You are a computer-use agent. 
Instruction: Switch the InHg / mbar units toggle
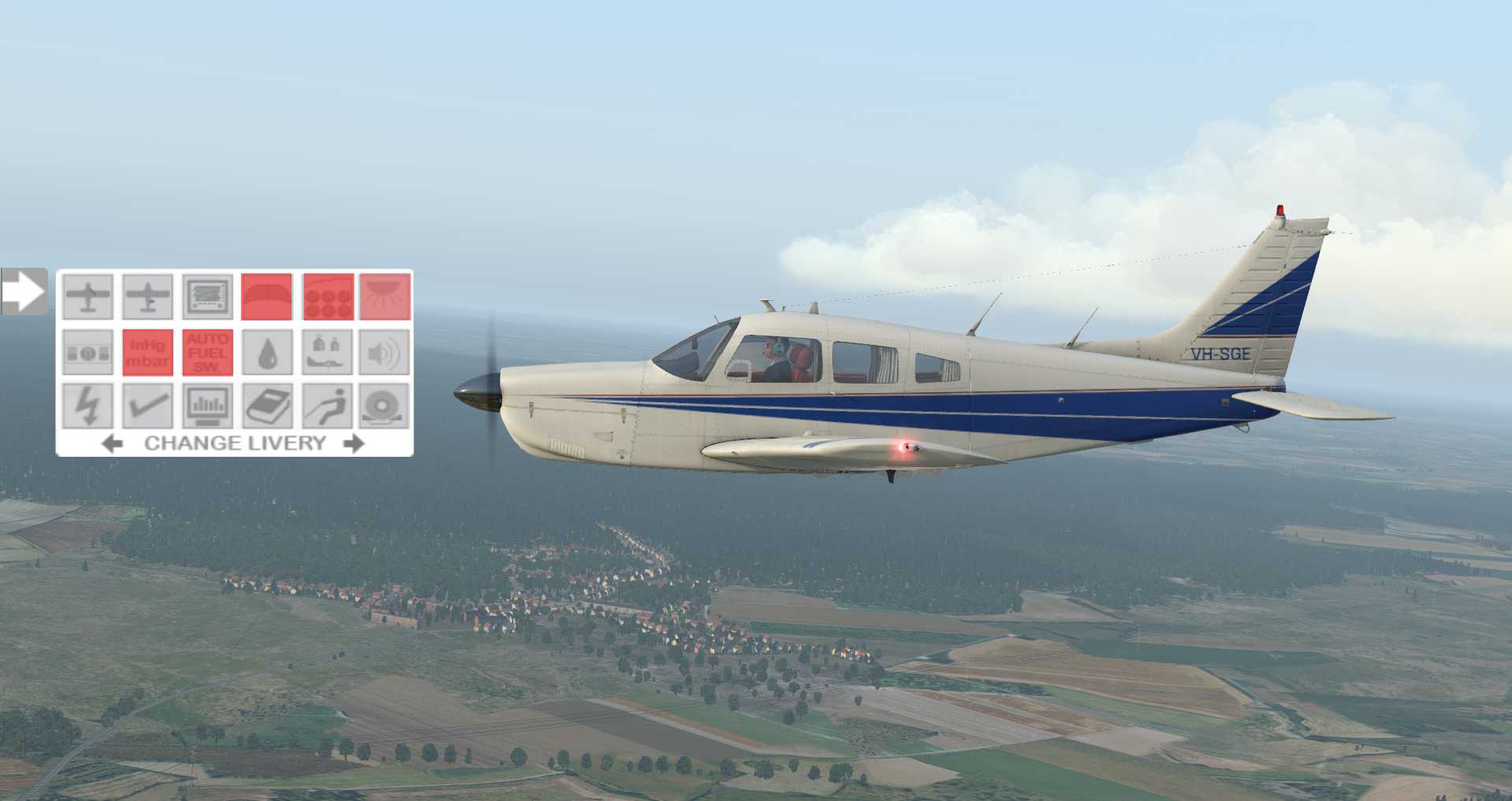148,352
